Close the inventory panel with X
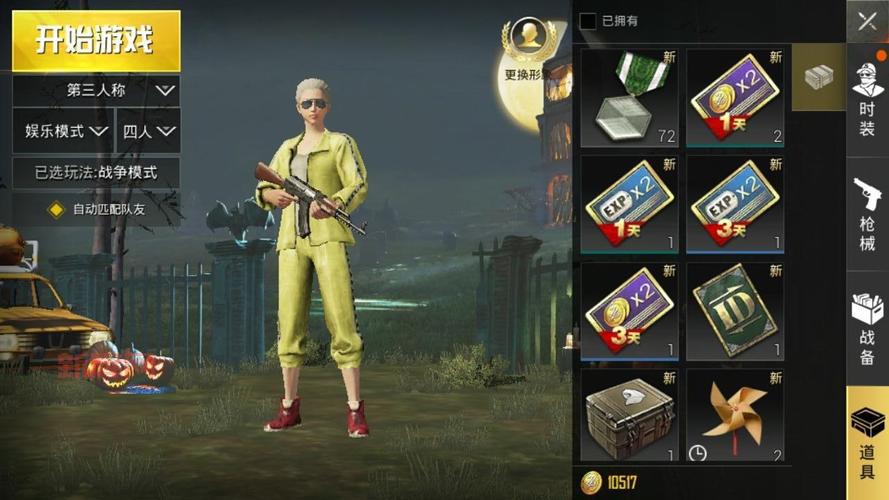889x500 pixels. click(867, 21)
